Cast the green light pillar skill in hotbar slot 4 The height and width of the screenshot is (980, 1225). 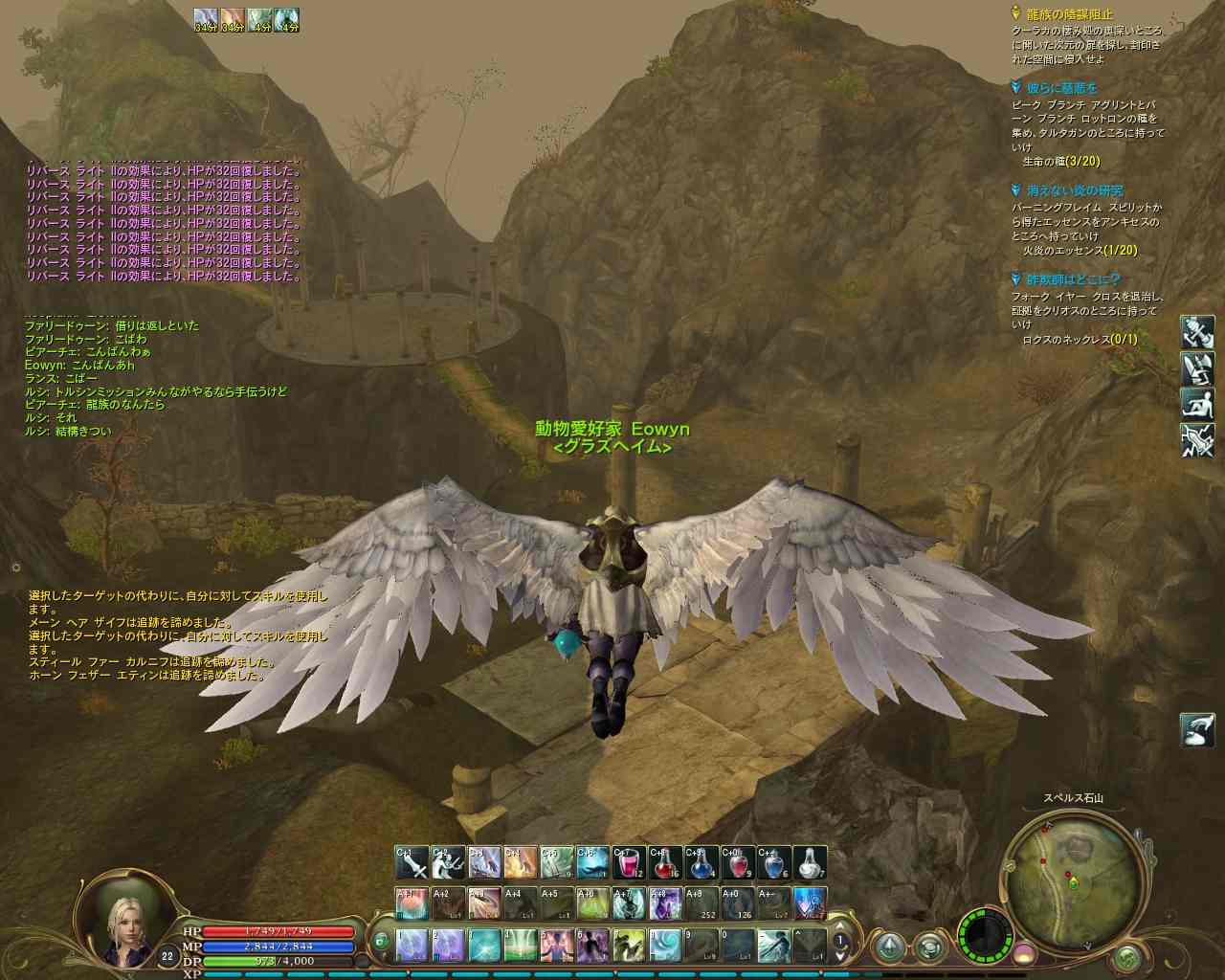pos(520,946)
